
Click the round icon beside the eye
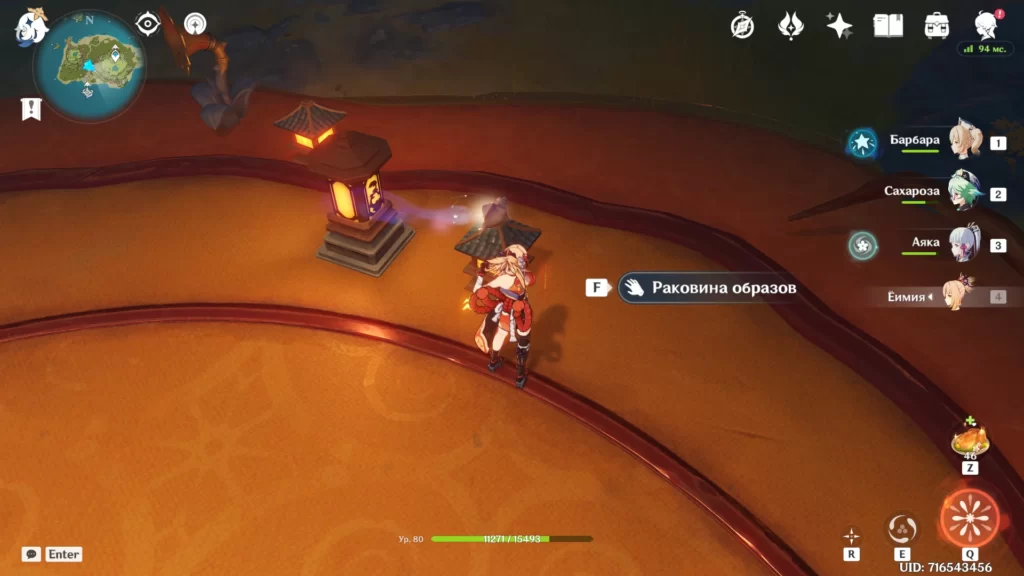195,24
